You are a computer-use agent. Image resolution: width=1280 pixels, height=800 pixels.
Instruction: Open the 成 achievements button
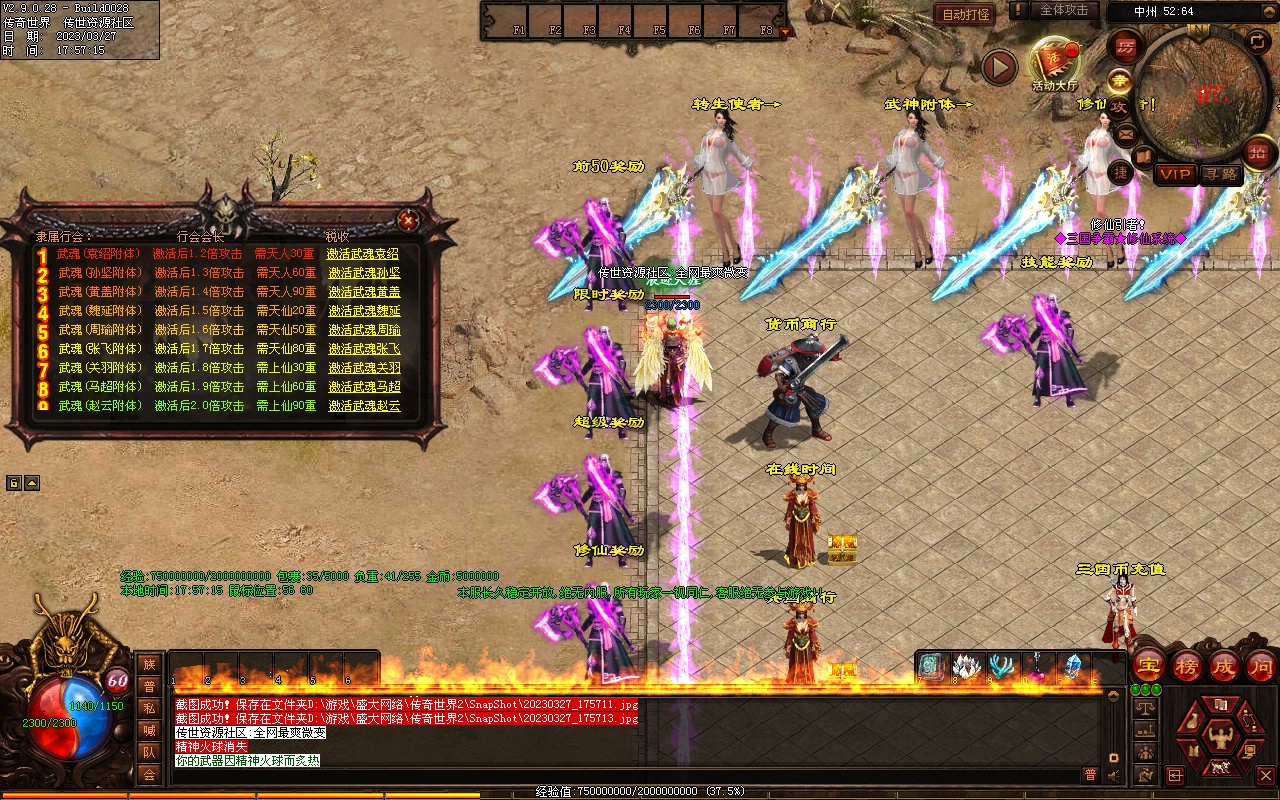pos(1224,665)
